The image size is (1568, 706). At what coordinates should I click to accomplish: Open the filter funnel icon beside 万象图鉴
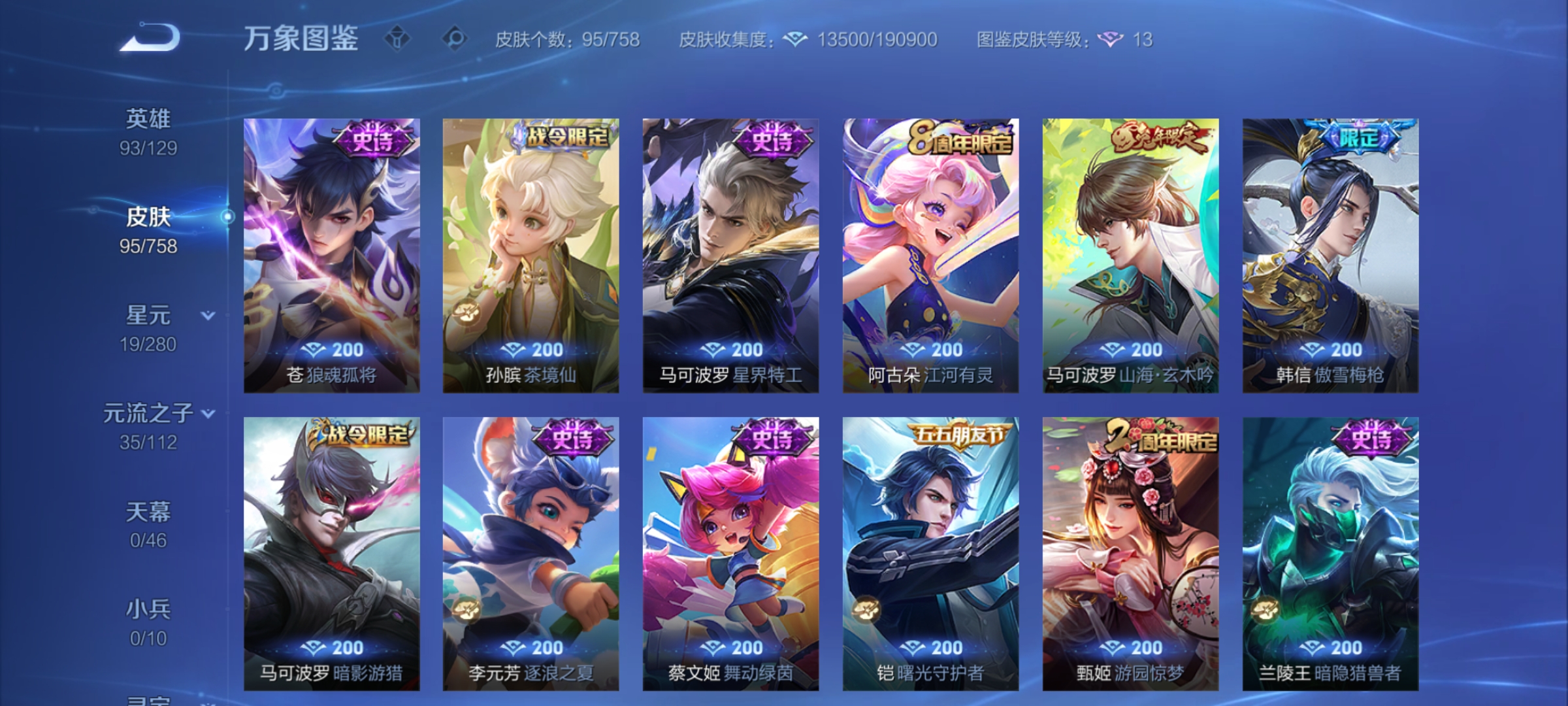click(x=397, y=37)
